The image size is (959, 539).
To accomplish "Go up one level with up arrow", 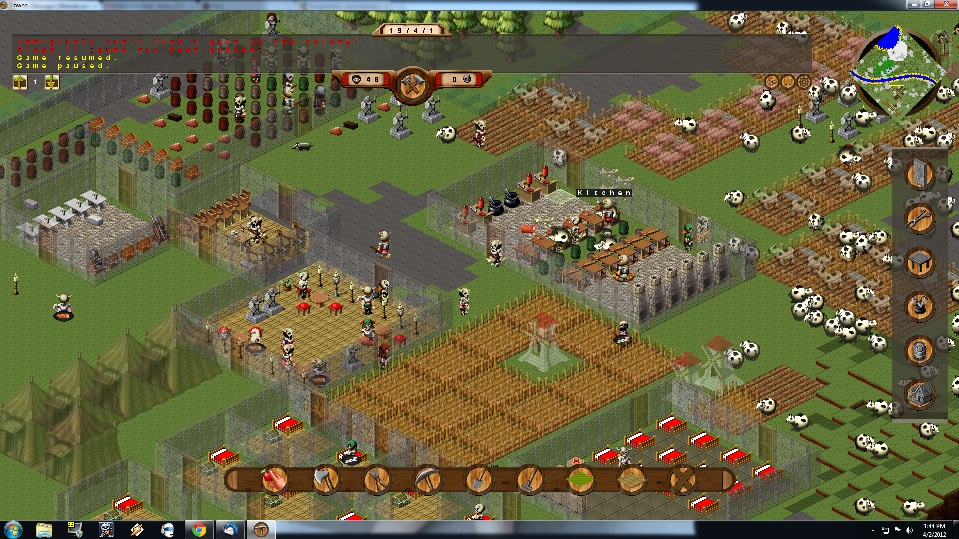I will click(x=19, y=82).
